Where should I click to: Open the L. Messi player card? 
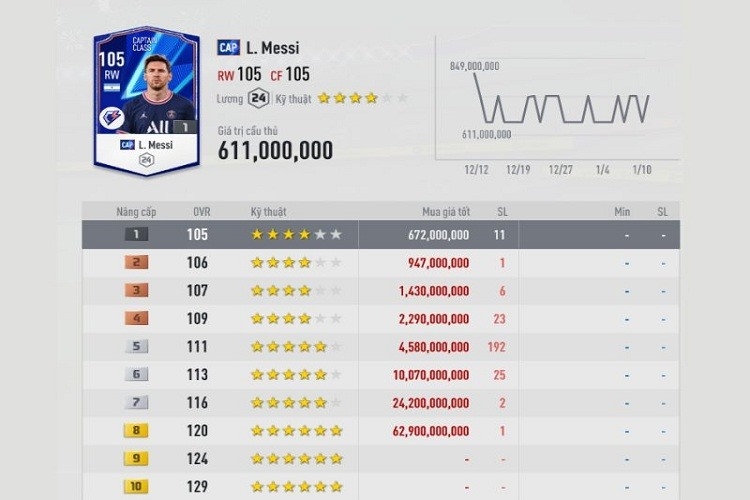[x=146, y=100]
